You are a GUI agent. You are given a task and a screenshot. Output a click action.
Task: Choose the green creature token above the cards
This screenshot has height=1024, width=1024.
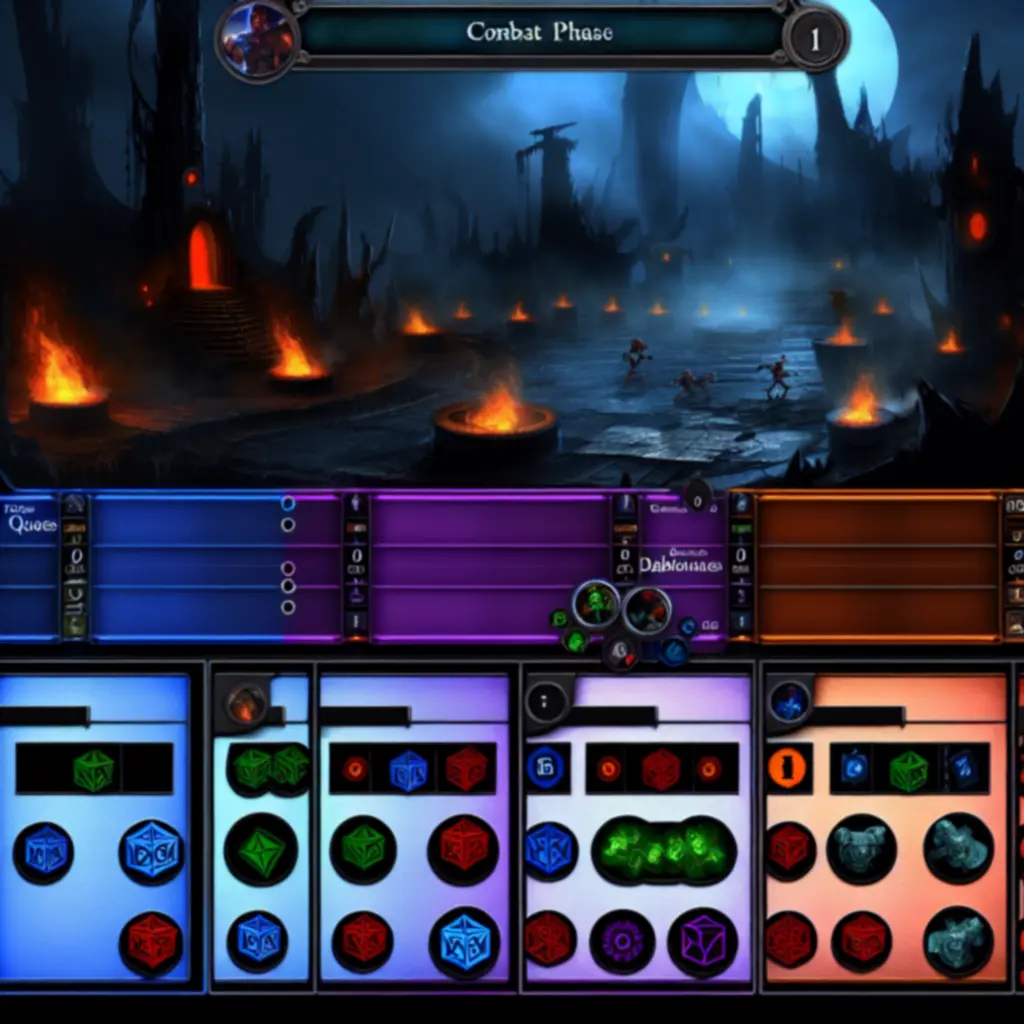(x=596, y=603)
